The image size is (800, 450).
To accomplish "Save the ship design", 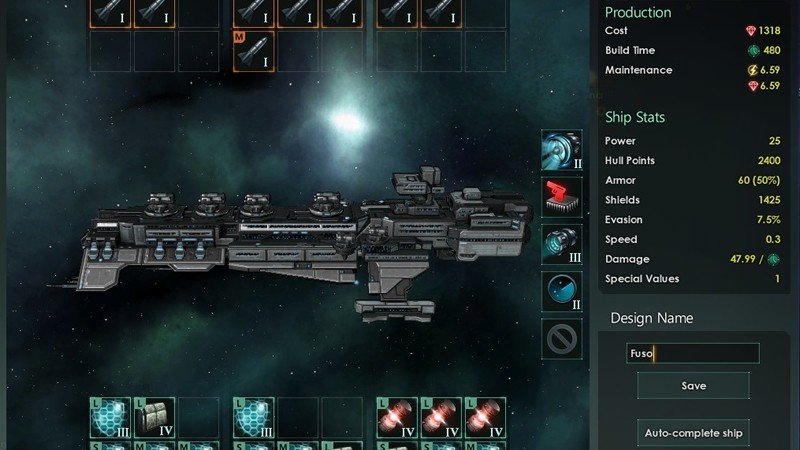I will pos(693,385).
